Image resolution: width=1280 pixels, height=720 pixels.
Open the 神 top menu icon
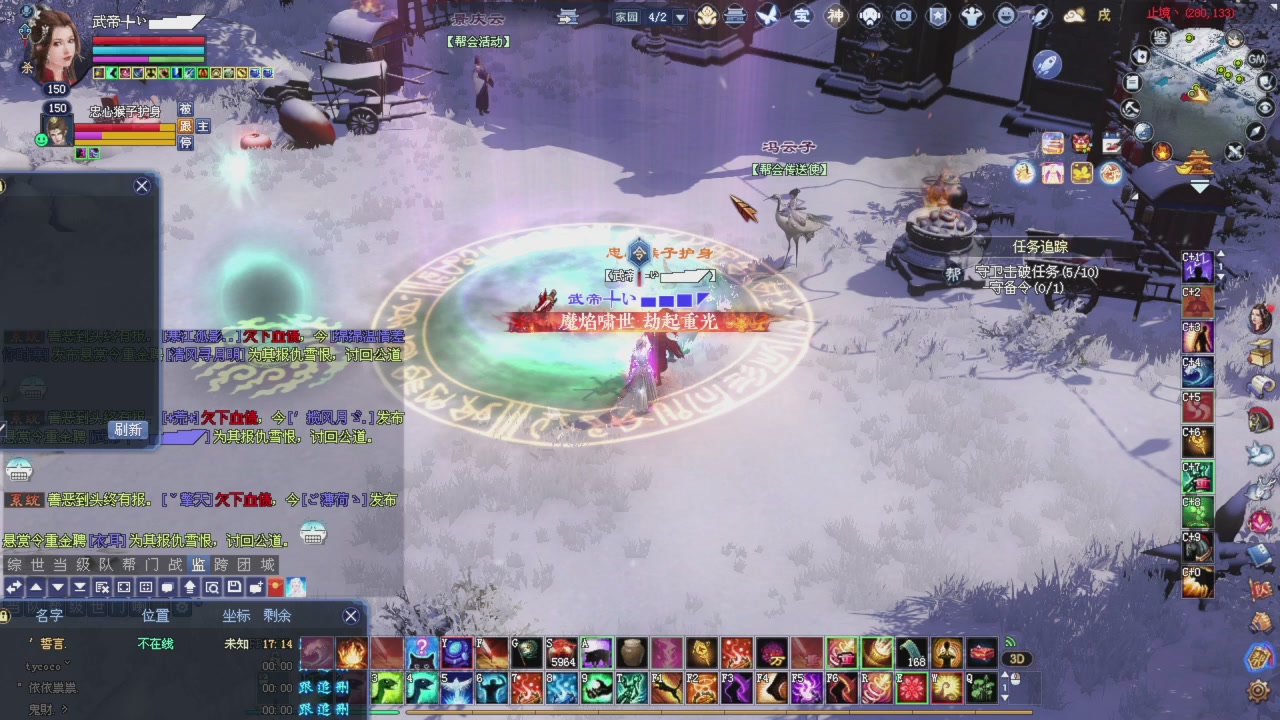[x=835, y=16]
